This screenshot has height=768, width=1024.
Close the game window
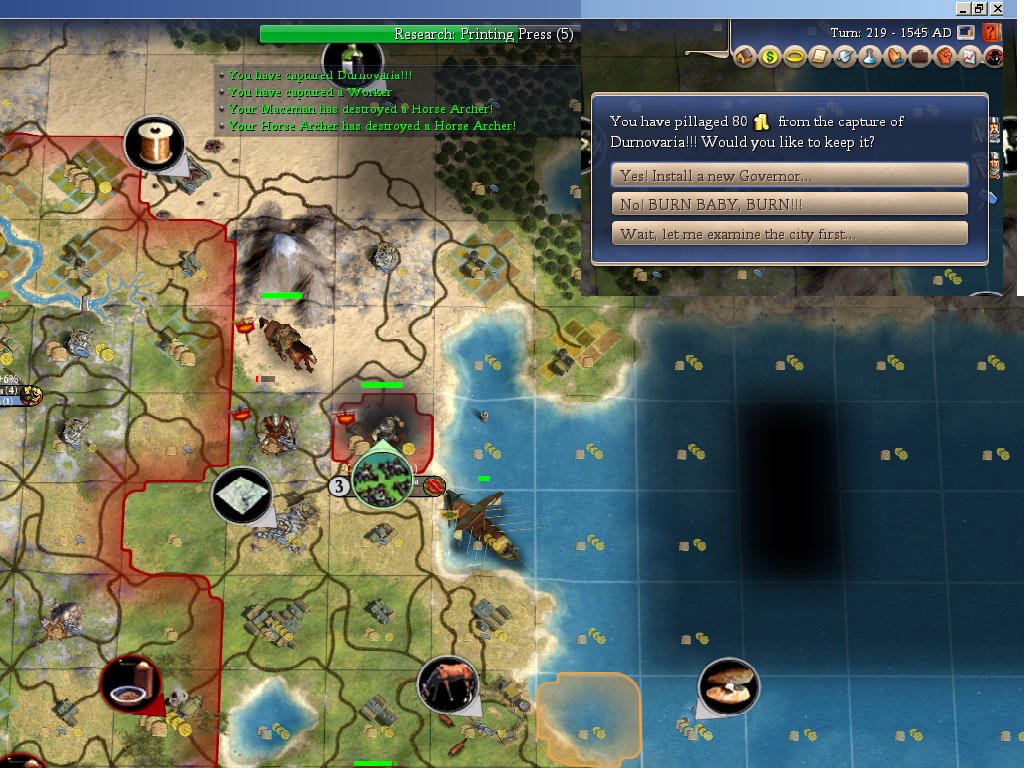point(997,8)
